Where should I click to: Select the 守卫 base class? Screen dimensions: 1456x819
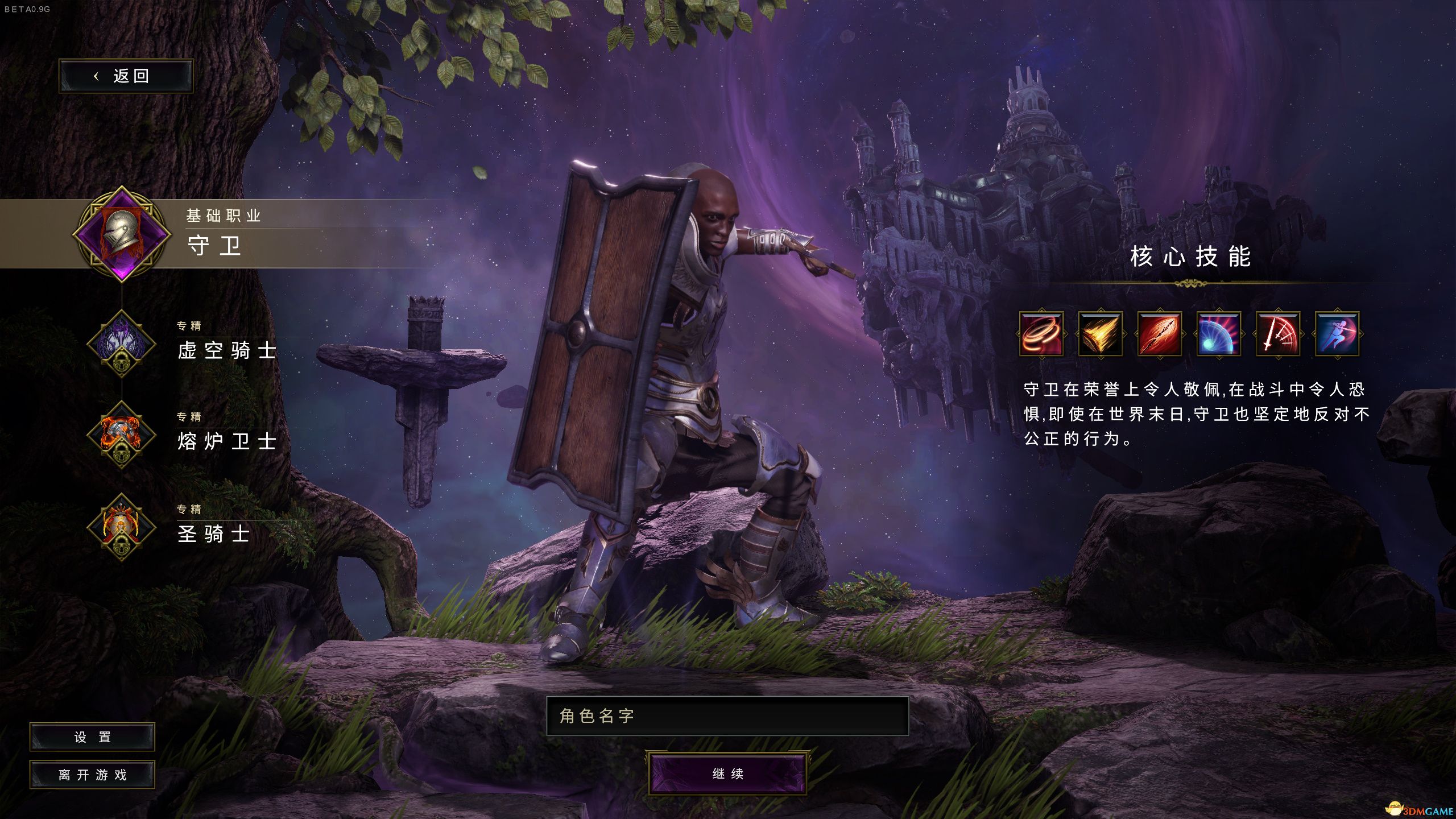coord(214,246)
